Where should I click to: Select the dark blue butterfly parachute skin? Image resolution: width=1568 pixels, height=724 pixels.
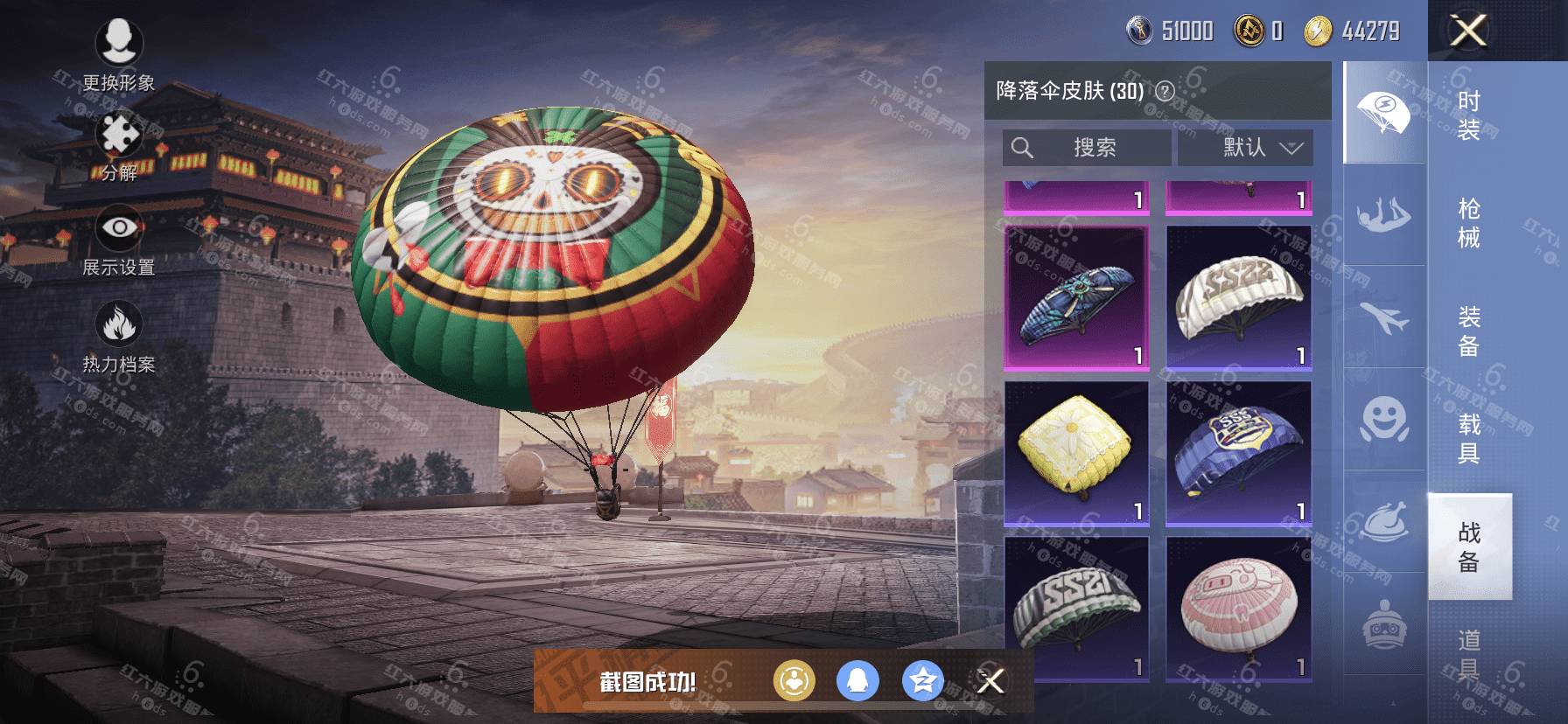(1076, 297)
